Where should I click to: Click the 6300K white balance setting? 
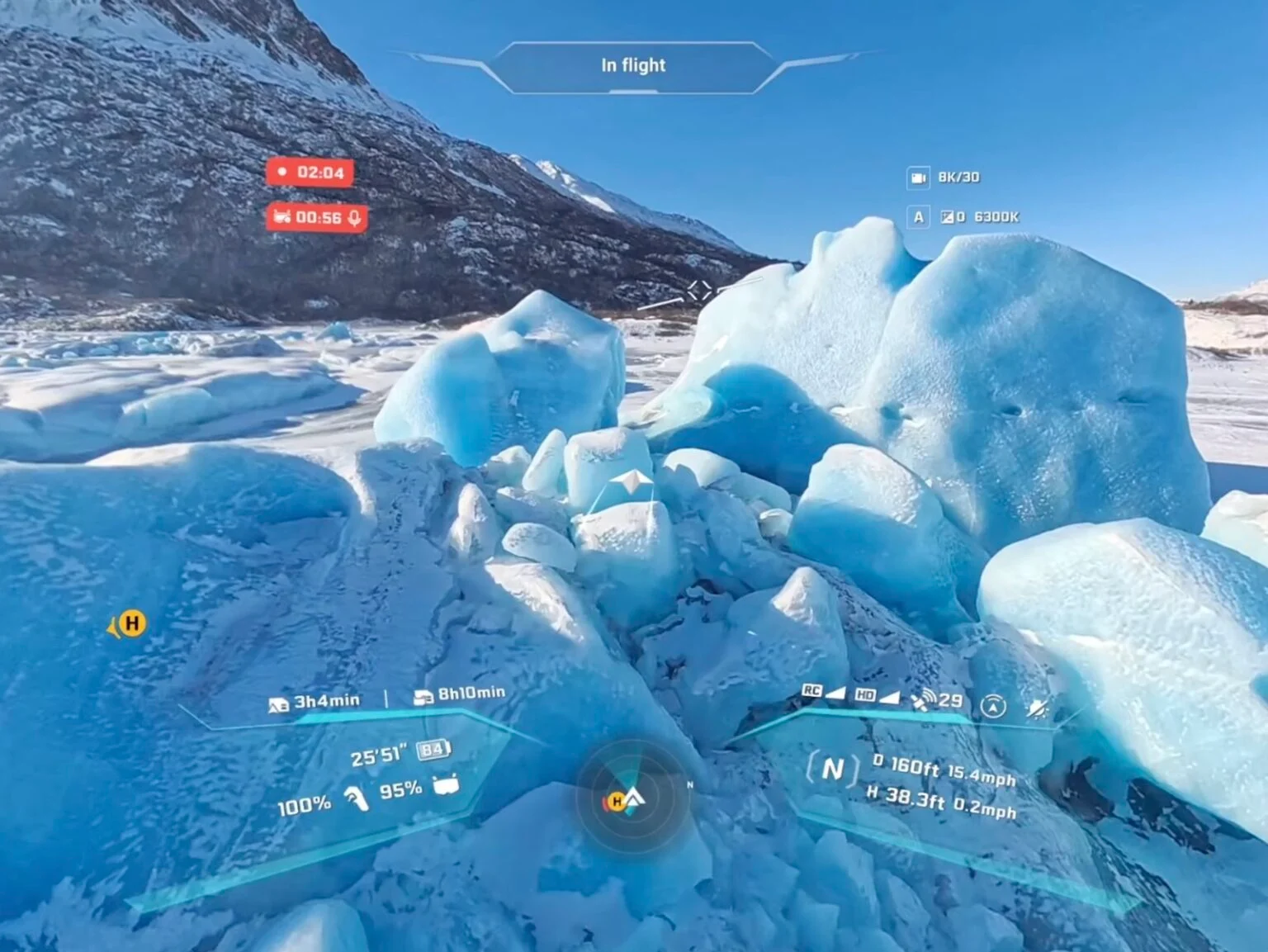(x=996, y=217)
